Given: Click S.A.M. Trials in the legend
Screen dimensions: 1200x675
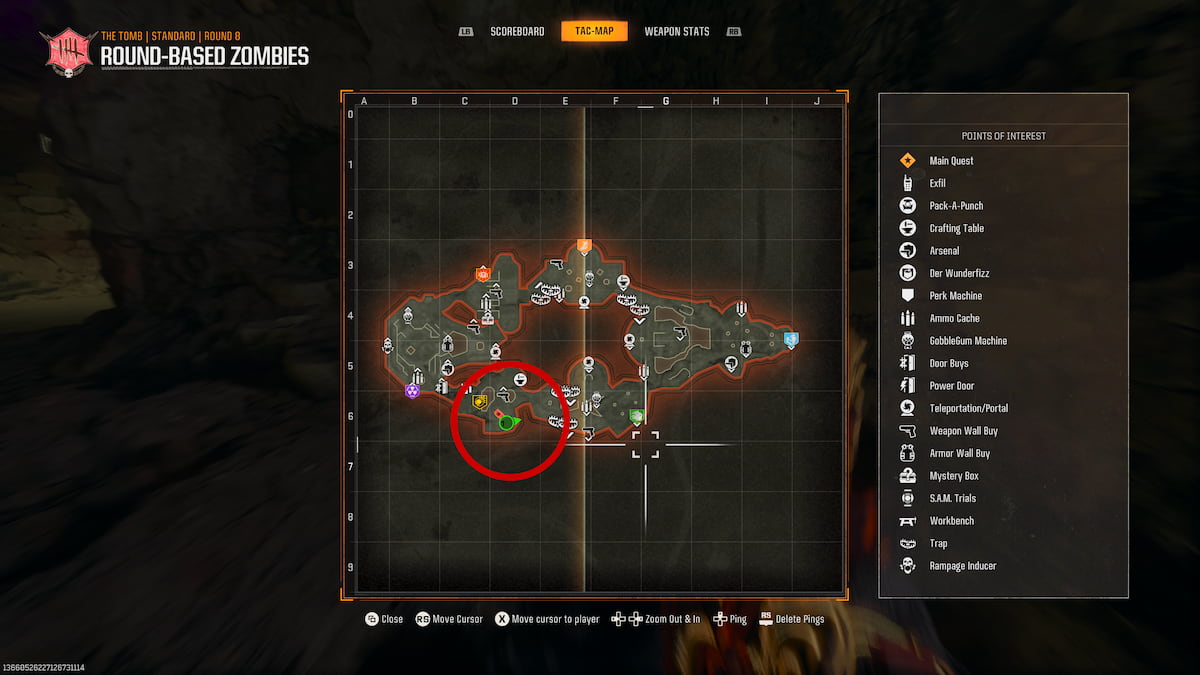Looking at the screenshot, I should 952,498.
